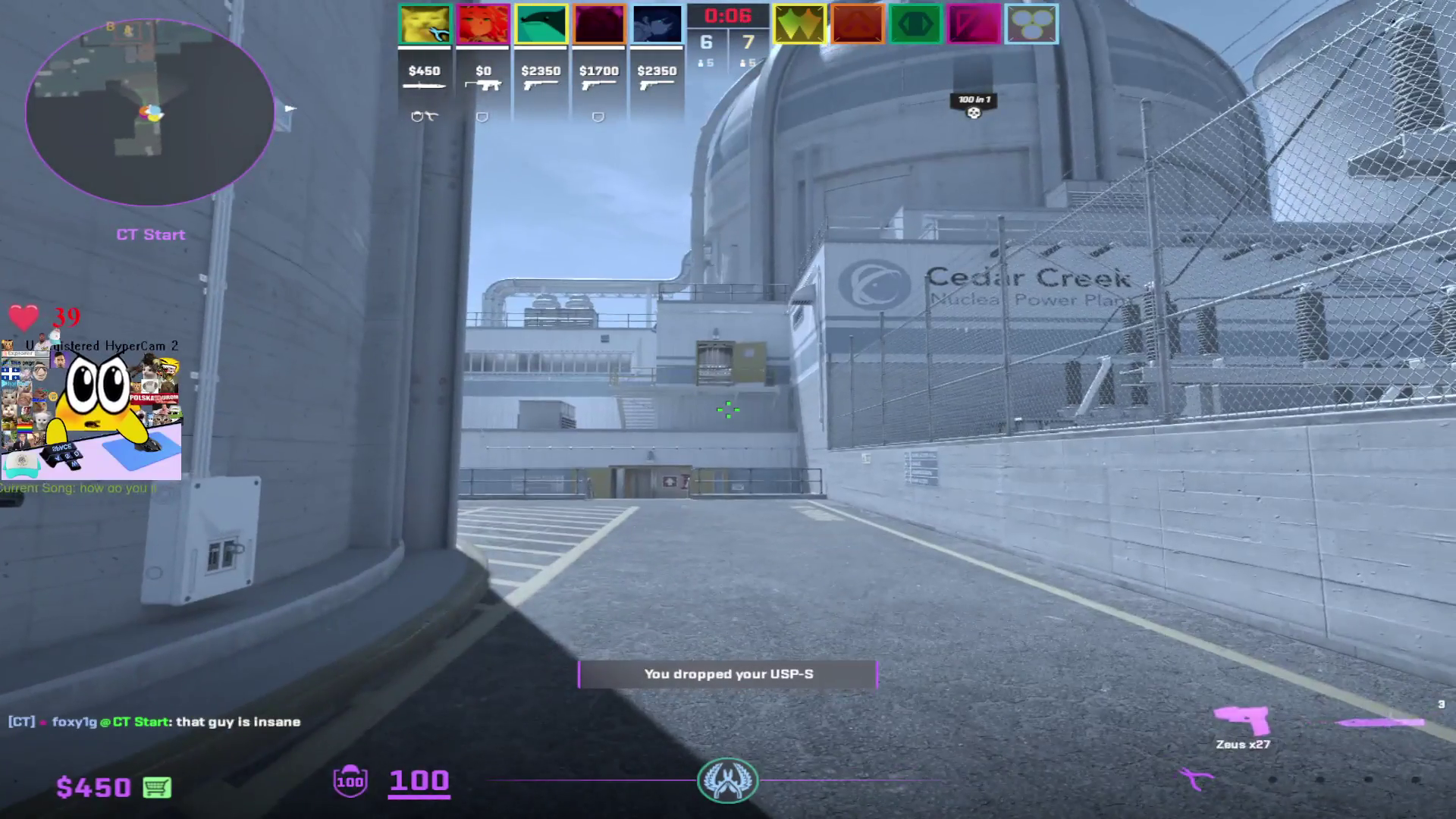Click the armor shield icon beside the 100 health
1456x819 pixels.
(349, 780)
